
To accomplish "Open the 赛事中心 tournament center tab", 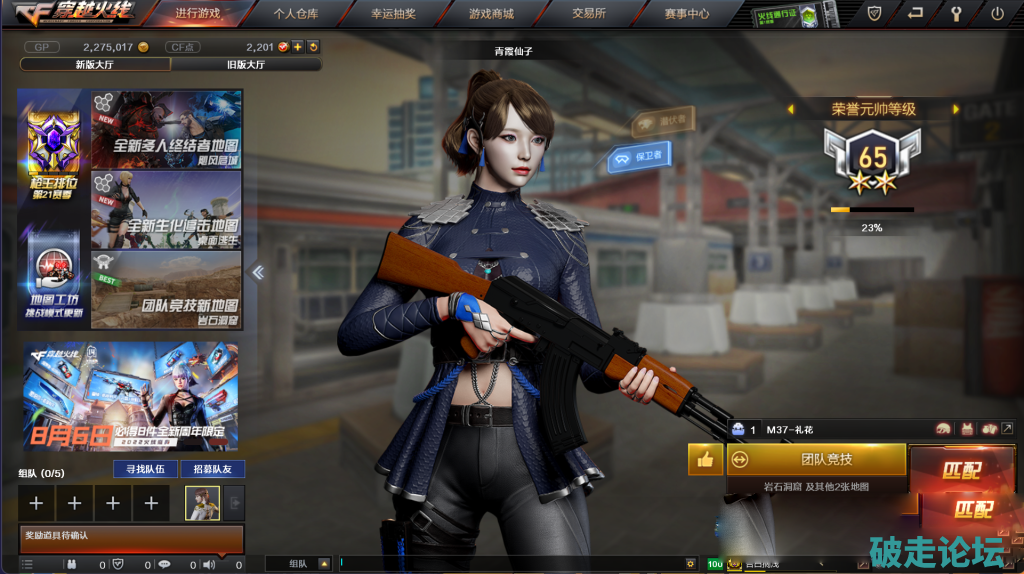I will click(686, 14).
